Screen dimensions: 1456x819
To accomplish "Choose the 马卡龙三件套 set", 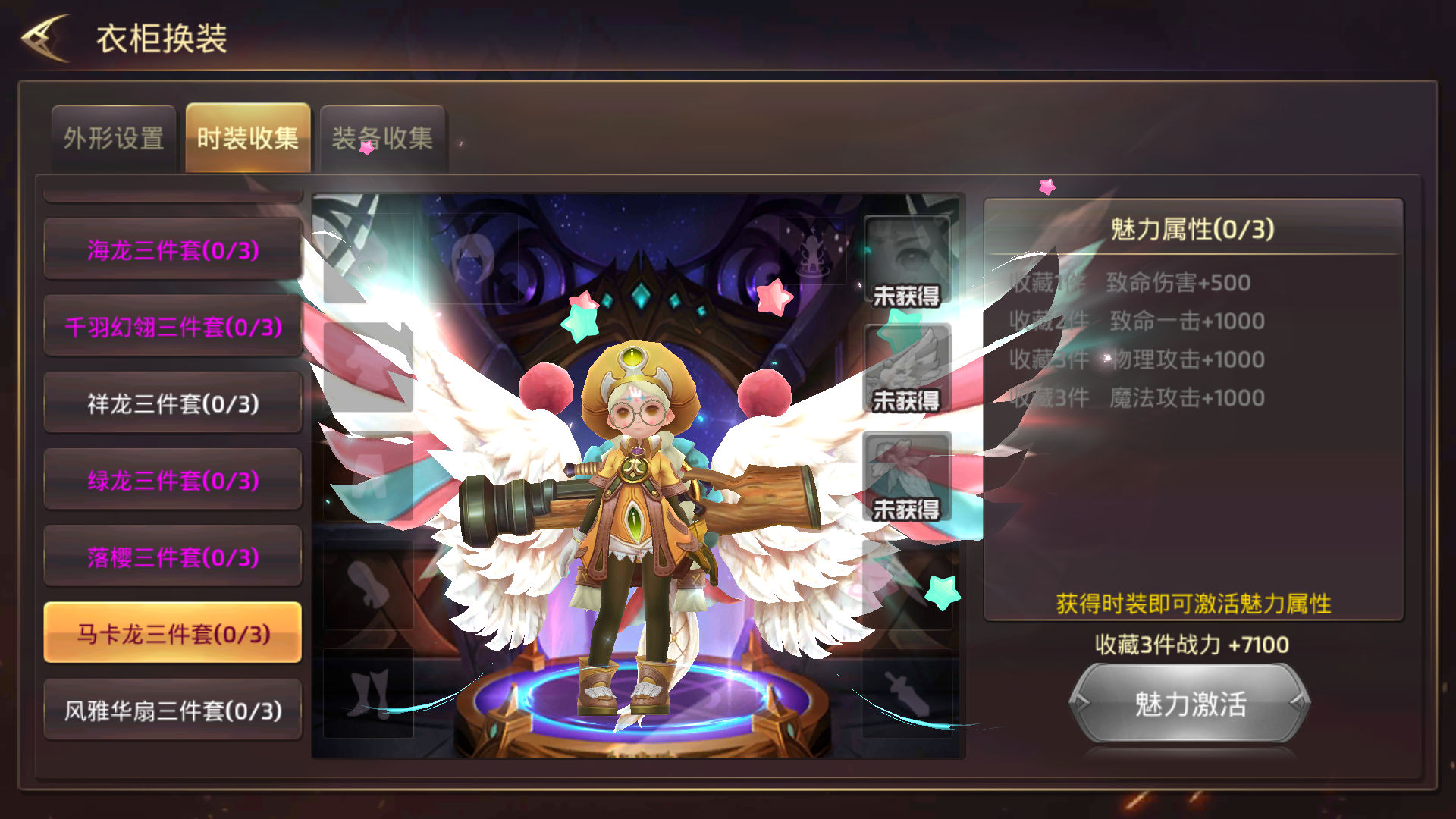I will pos(173,633).
